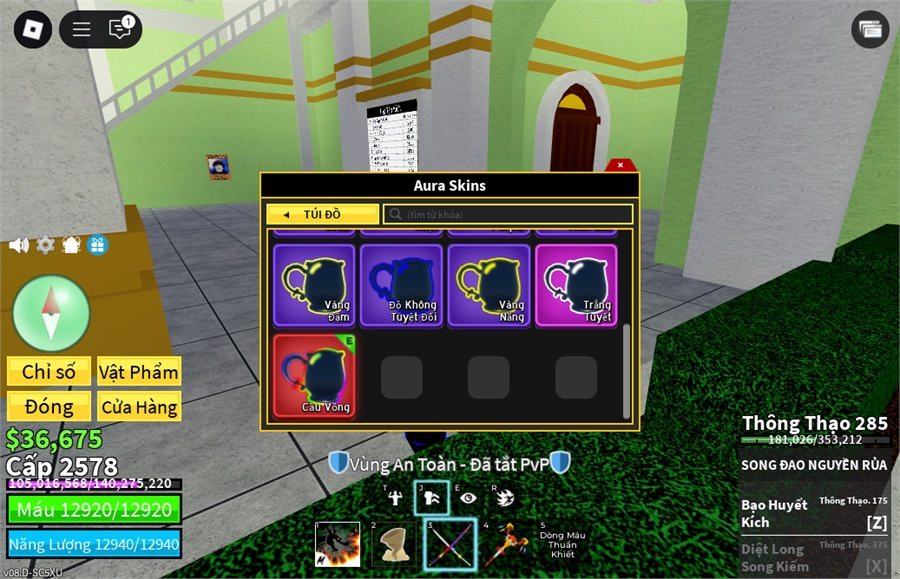900x579 pixels.
Task: Close the Aura Skins window
Action: coord(620,165)
